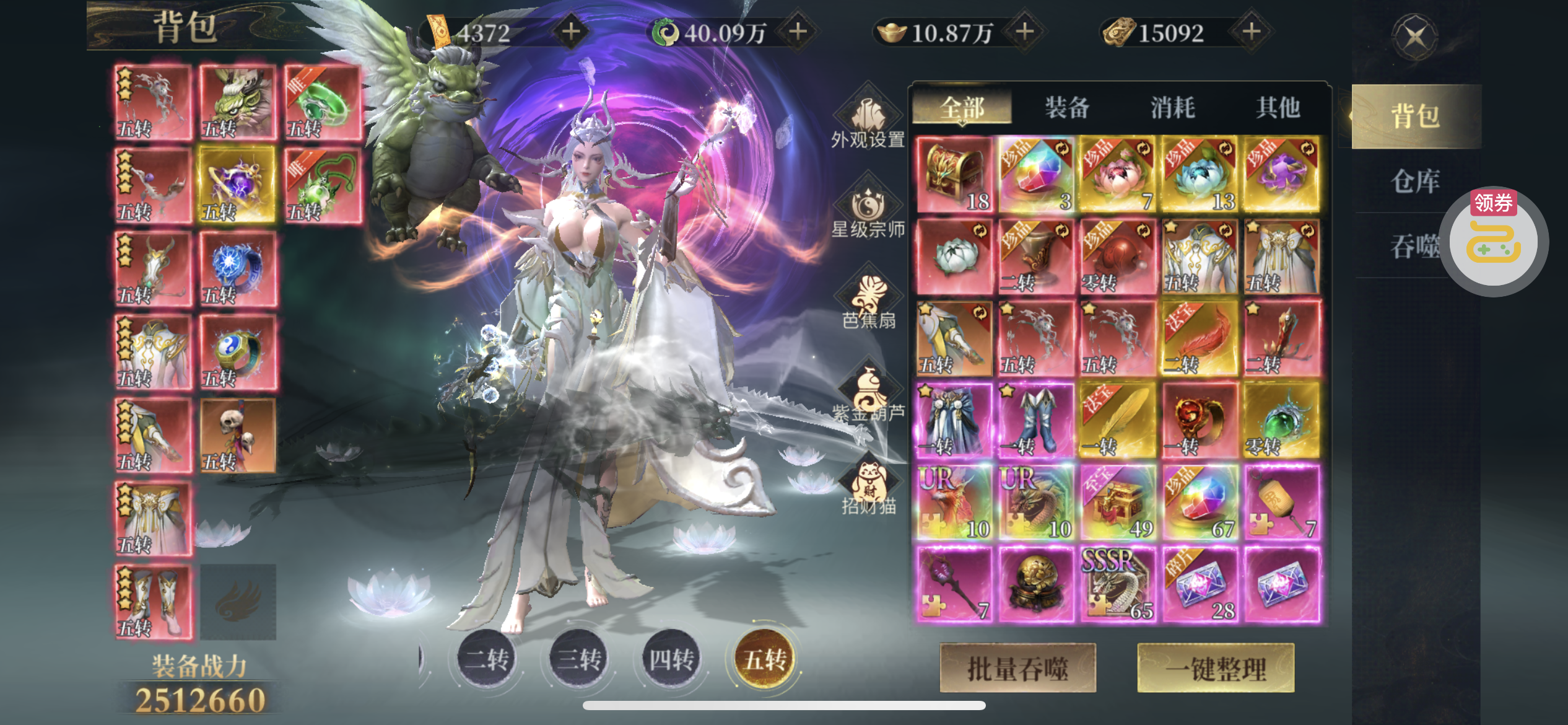
Task: Open the 芭蕉扇 feature
Action: pyautogui.click(x=868, y=302)
